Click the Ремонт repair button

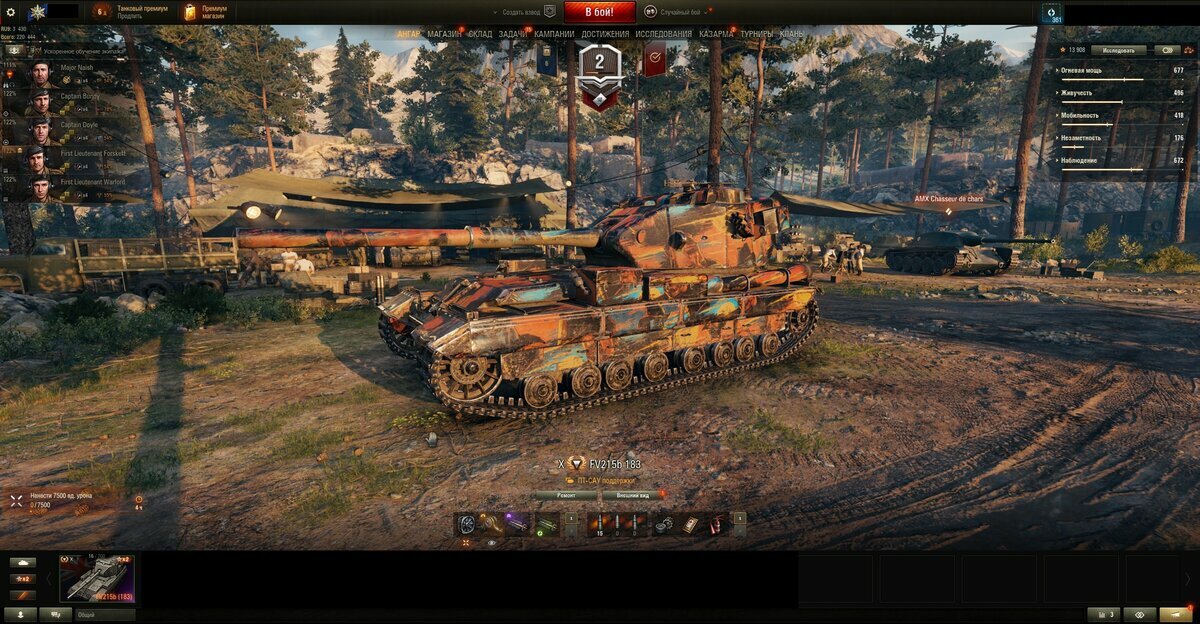[565, 495]
